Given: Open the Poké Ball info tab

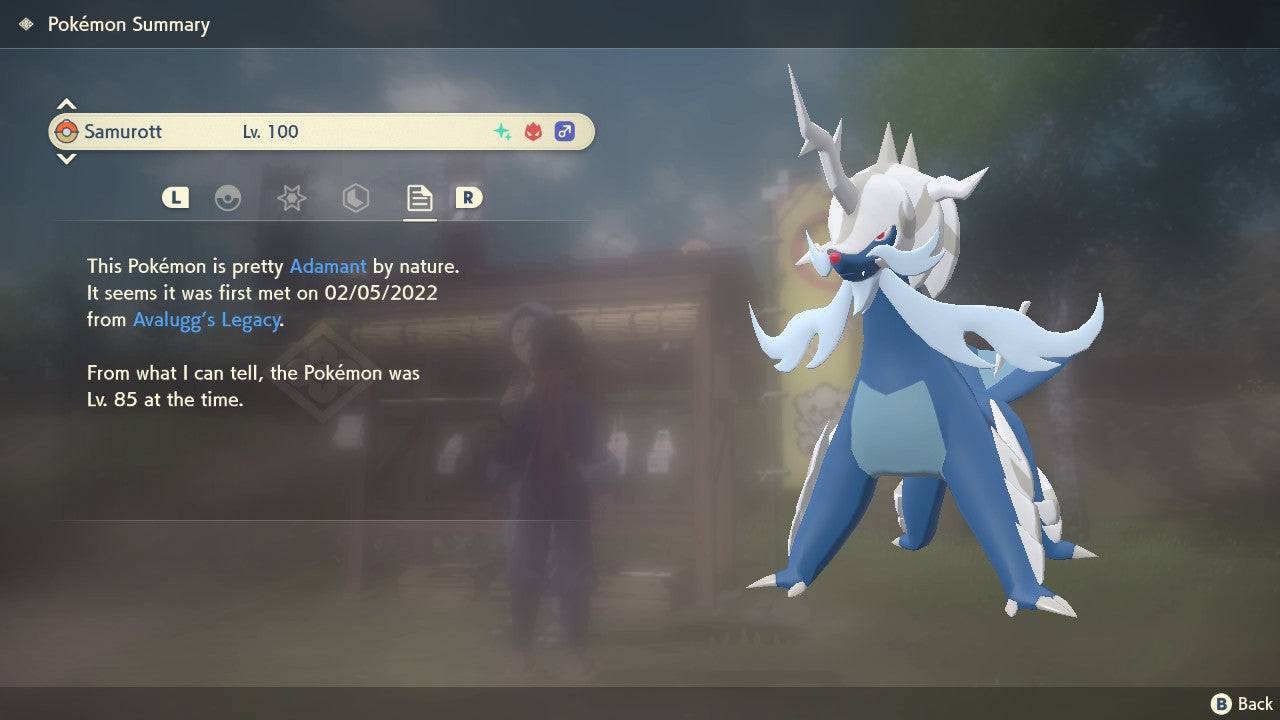Looking at the screenshot, I should (x=230, y=198).
